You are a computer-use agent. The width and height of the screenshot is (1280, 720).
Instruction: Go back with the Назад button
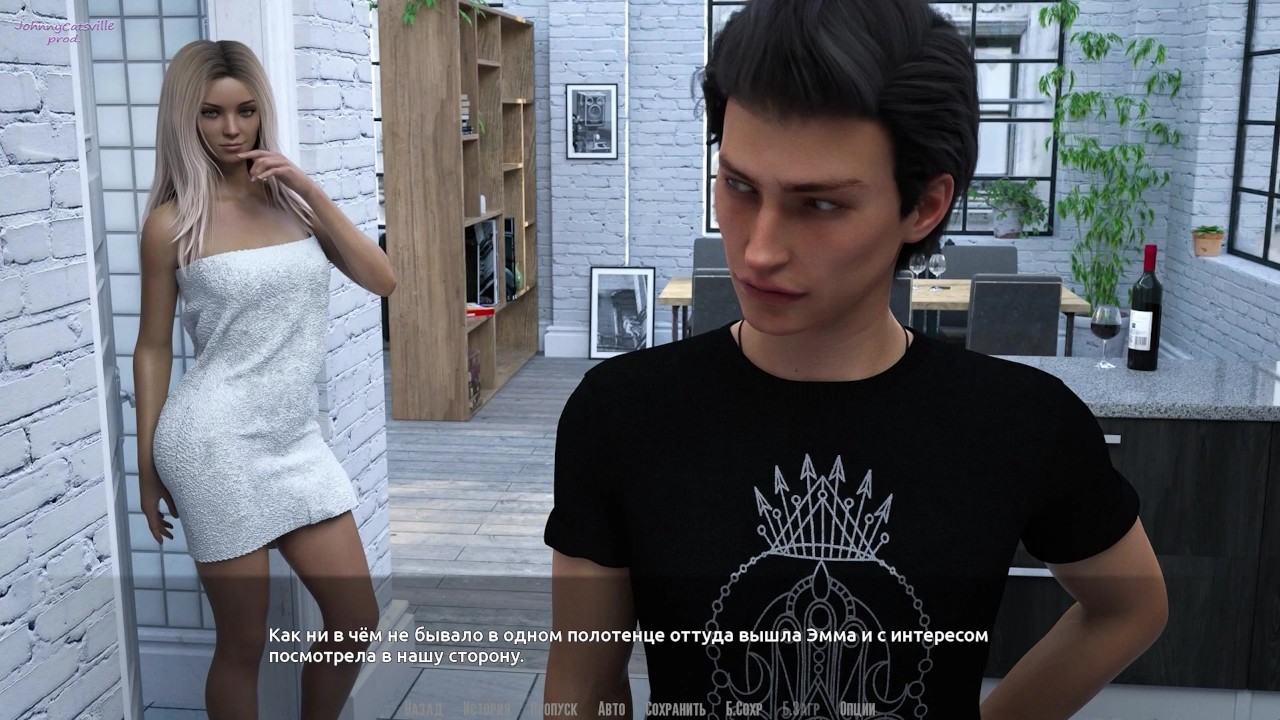point(424,709)
